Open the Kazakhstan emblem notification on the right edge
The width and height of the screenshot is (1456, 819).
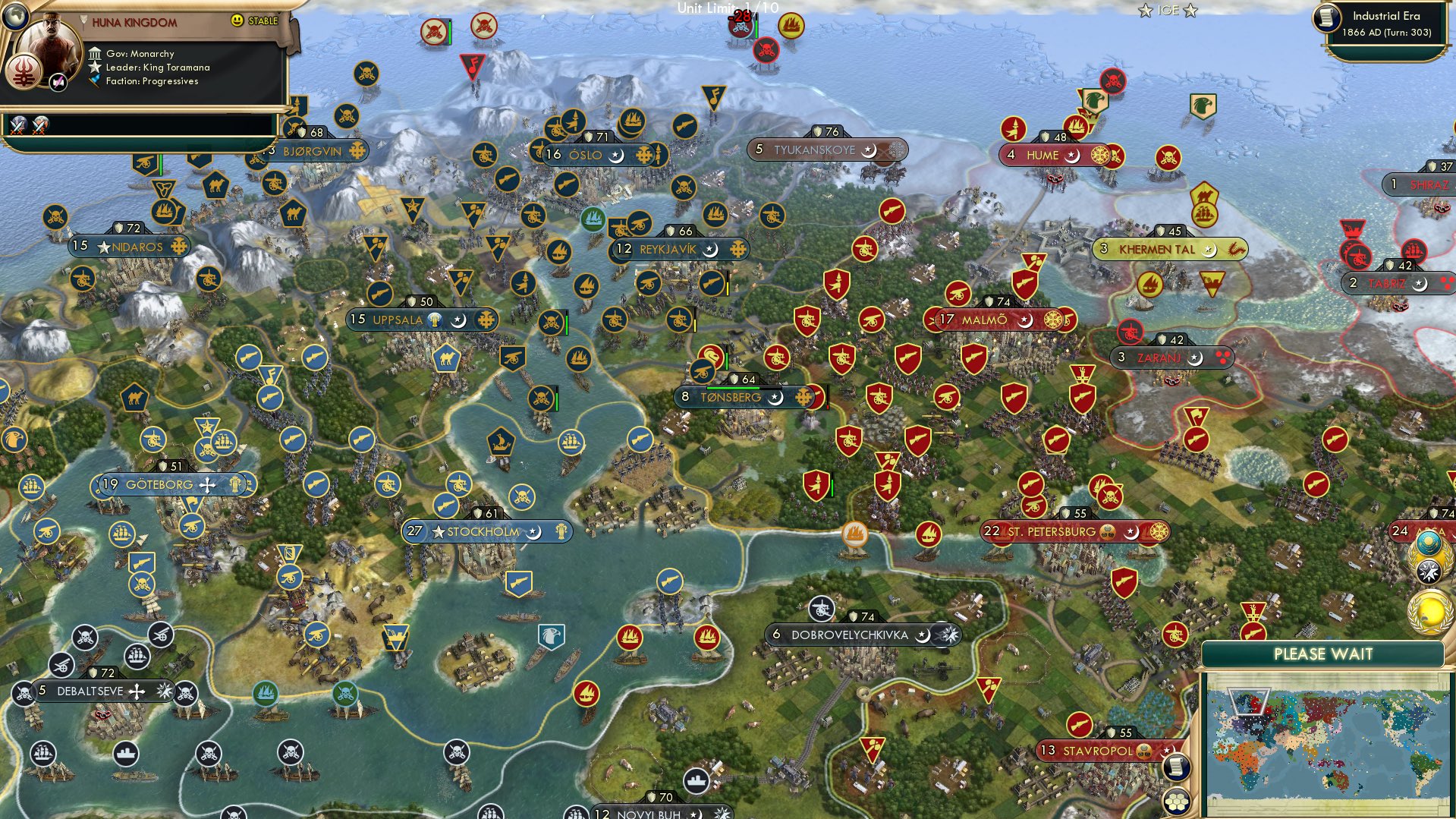tap(1429, 542)
